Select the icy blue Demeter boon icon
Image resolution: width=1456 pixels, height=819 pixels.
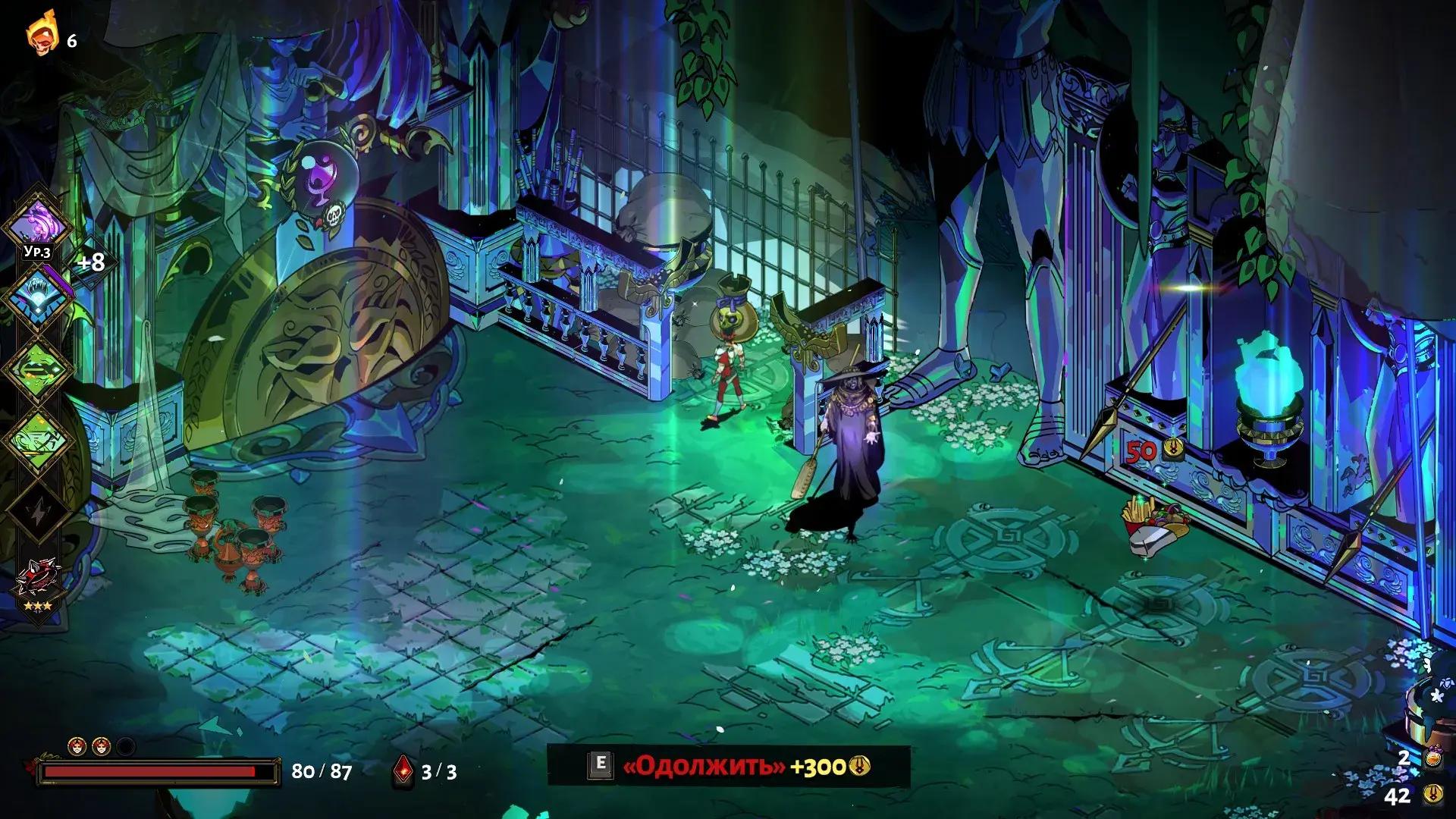click(x=37, y=297)
